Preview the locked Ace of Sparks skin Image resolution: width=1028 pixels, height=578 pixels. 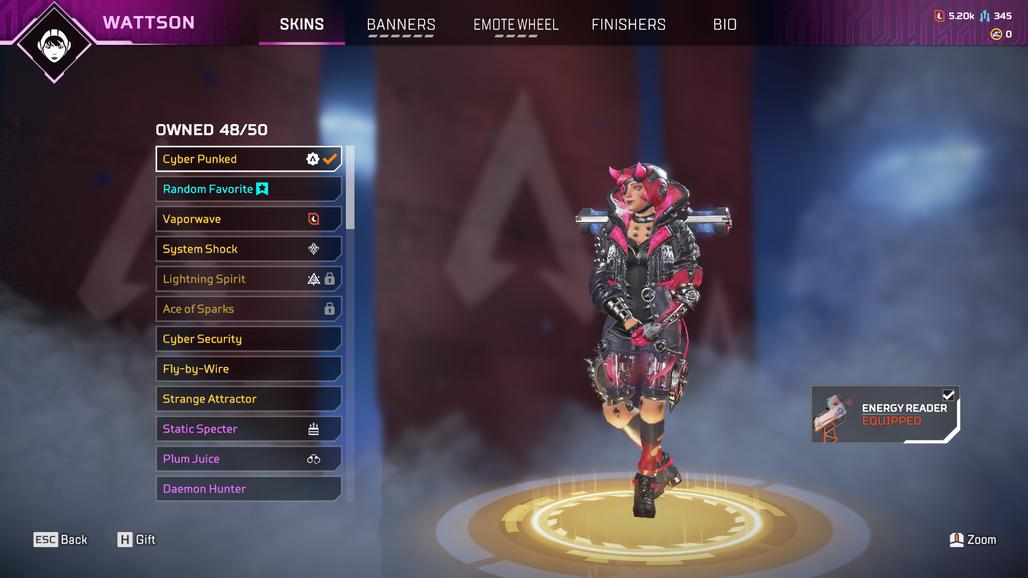(x=248, y=309)
